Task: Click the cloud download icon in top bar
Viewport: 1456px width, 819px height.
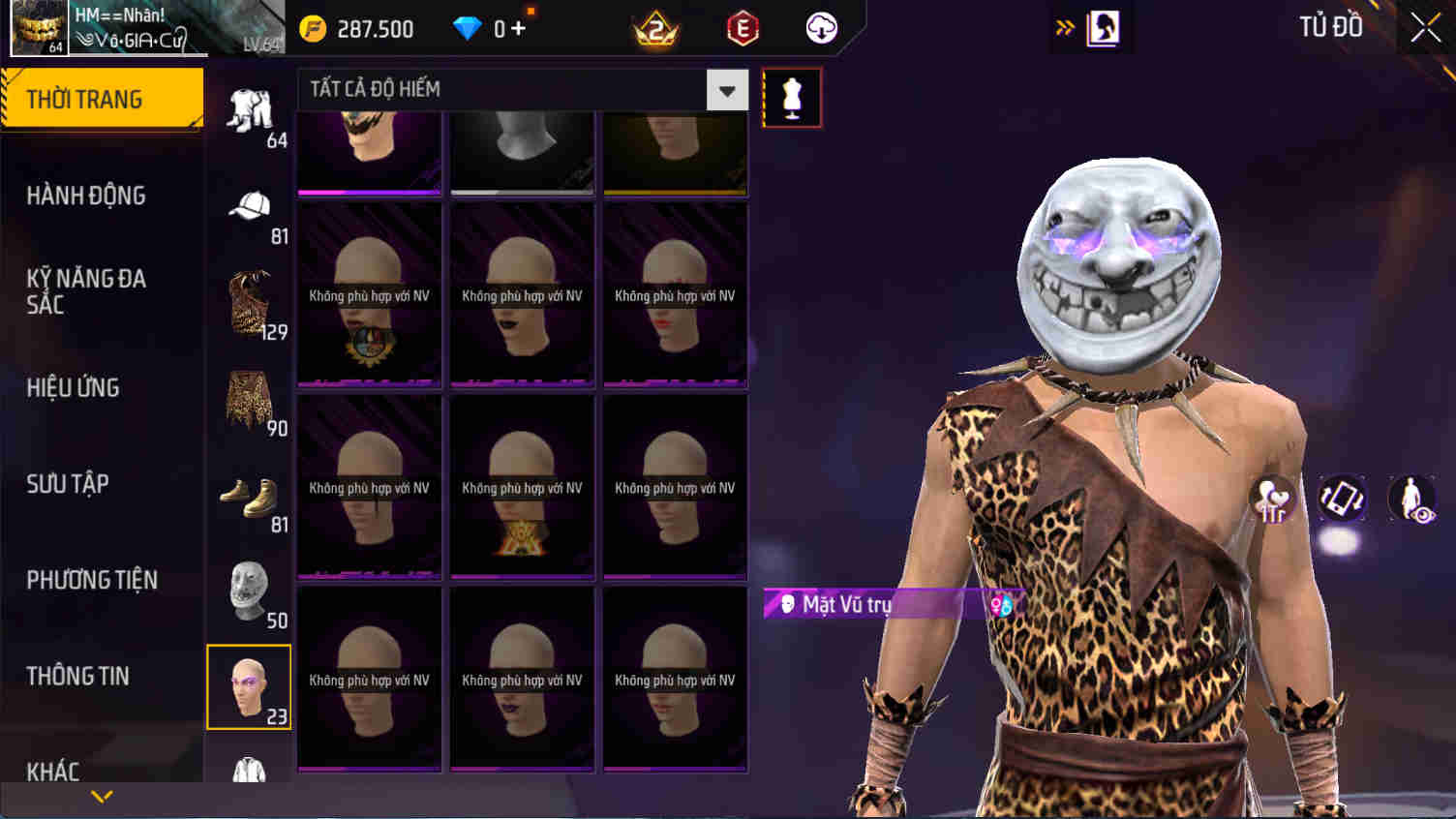Action: coord(820,28)
